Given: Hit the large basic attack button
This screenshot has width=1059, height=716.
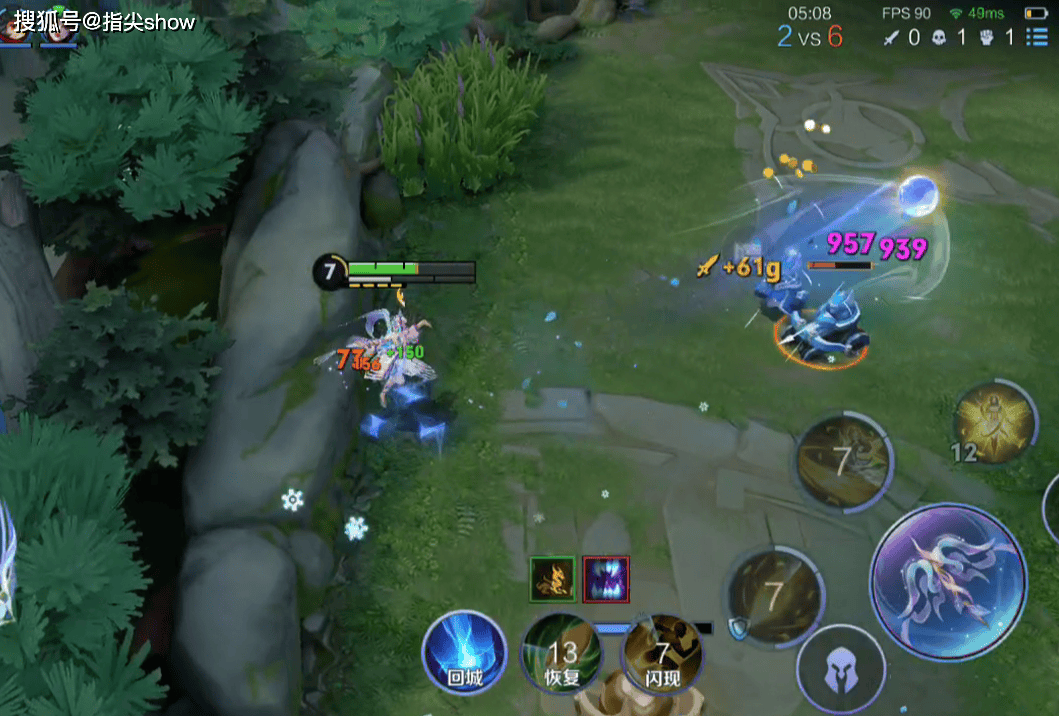Looking at the screenshot, I should coord(947,582).
